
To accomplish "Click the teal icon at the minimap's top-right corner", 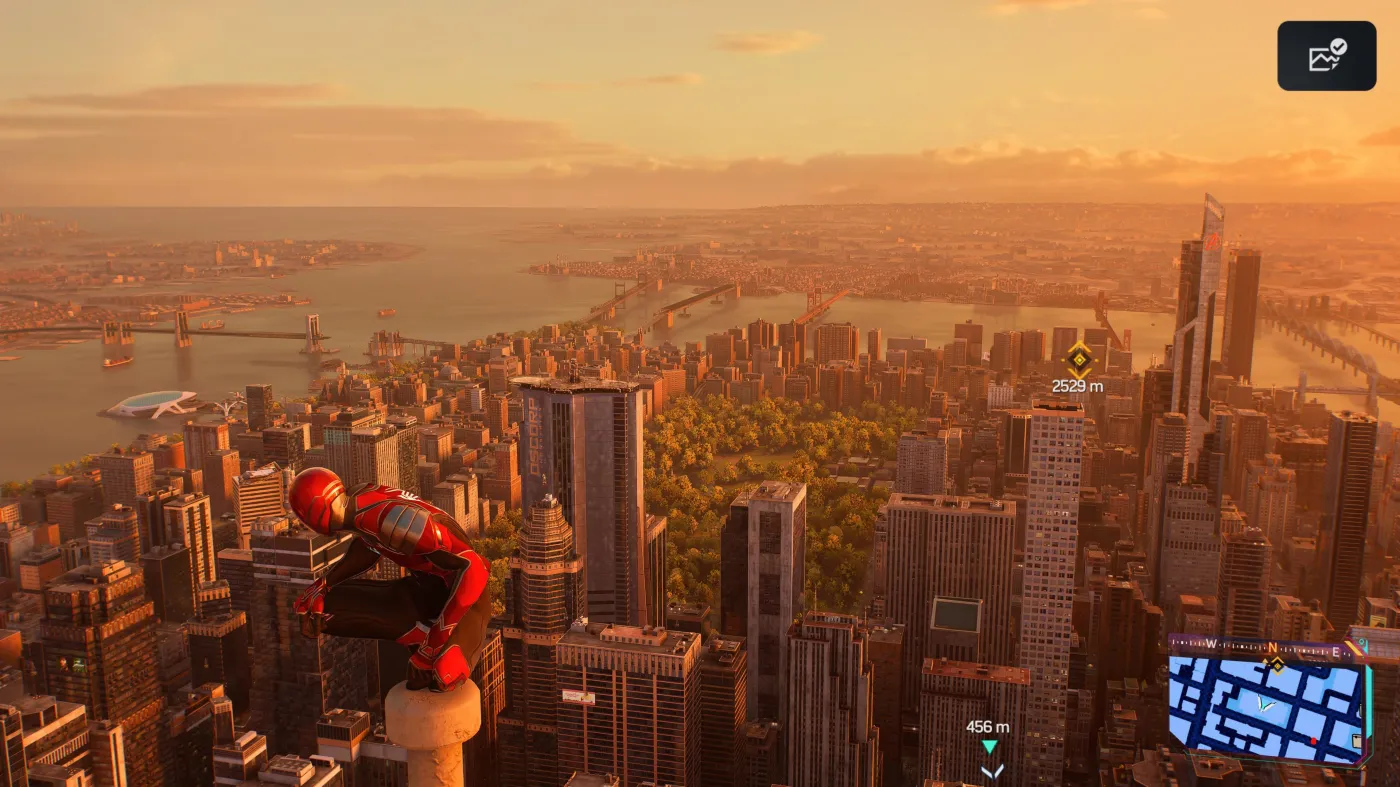I will pyautogui.click(x=1362, y=642).
